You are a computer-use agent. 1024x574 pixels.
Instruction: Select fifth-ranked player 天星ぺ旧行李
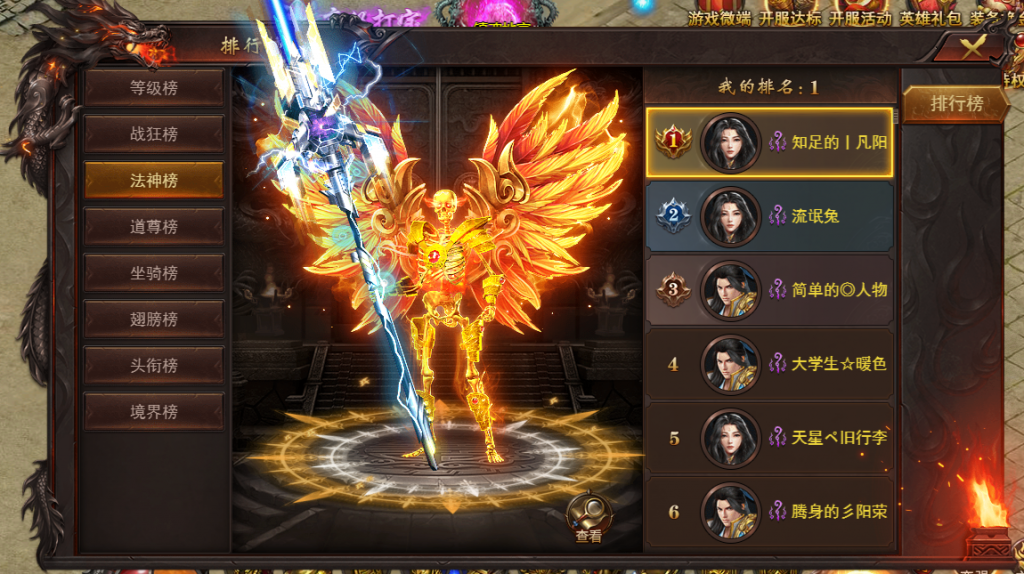769,438
